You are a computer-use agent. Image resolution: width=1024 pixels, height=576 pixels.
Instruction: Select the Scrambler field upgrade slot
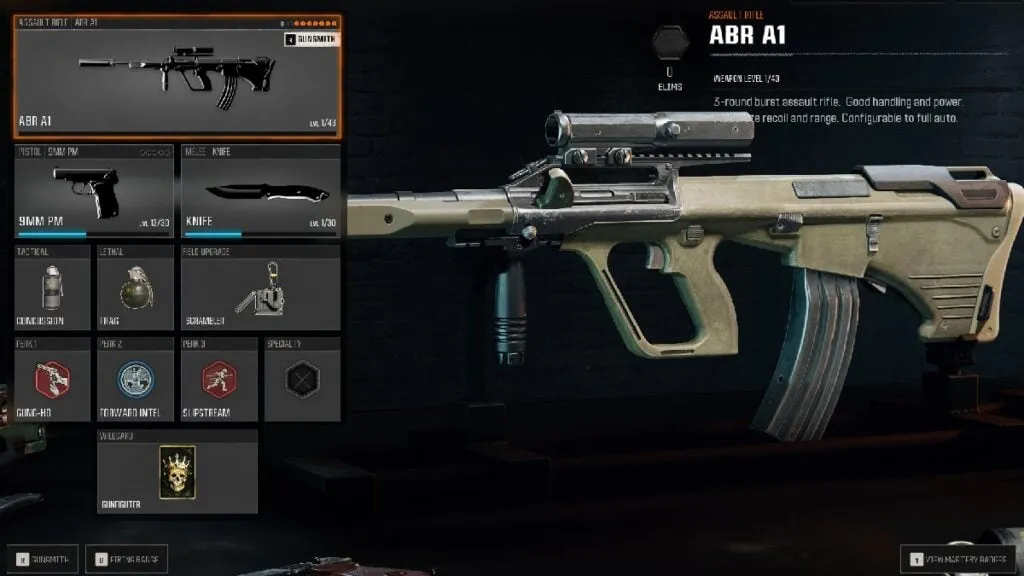tap(260, 287)
